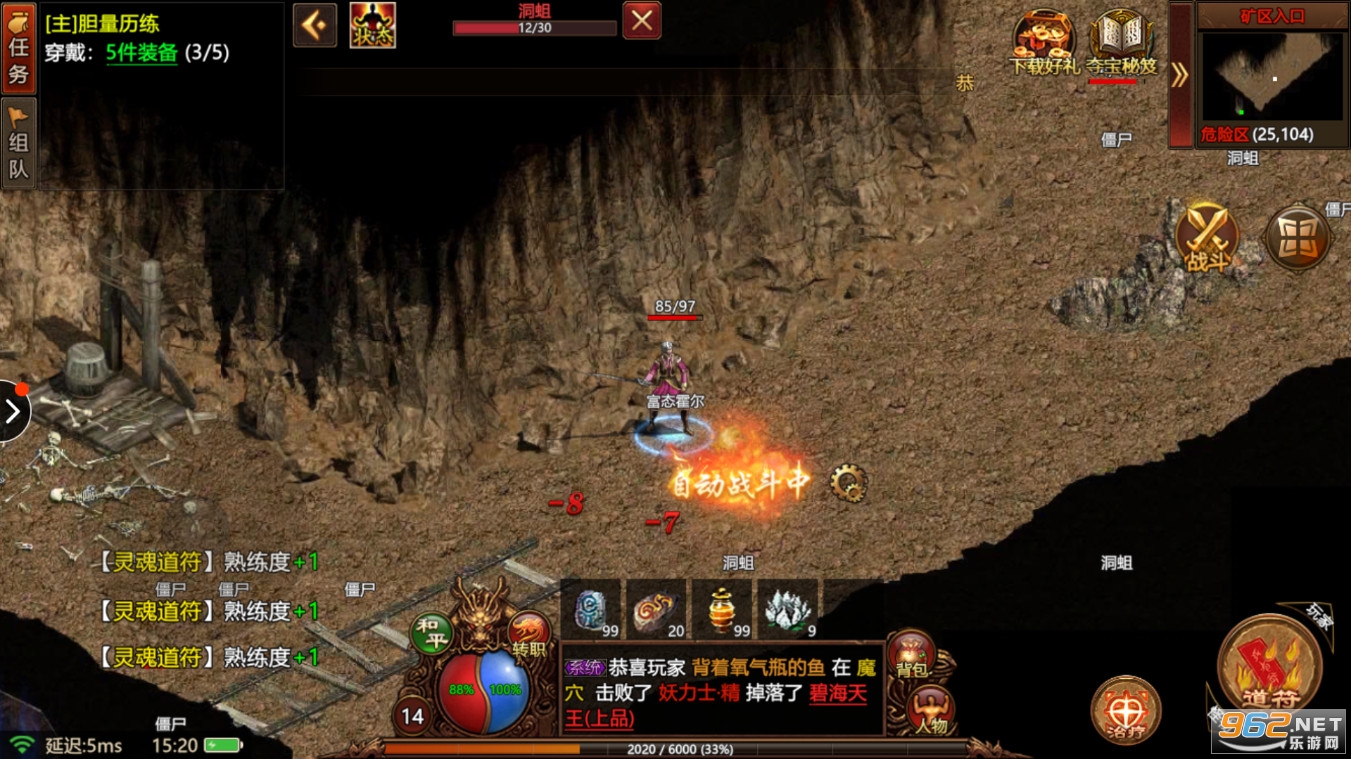Activate the 道符 talisman skill

click(1270, 666)
